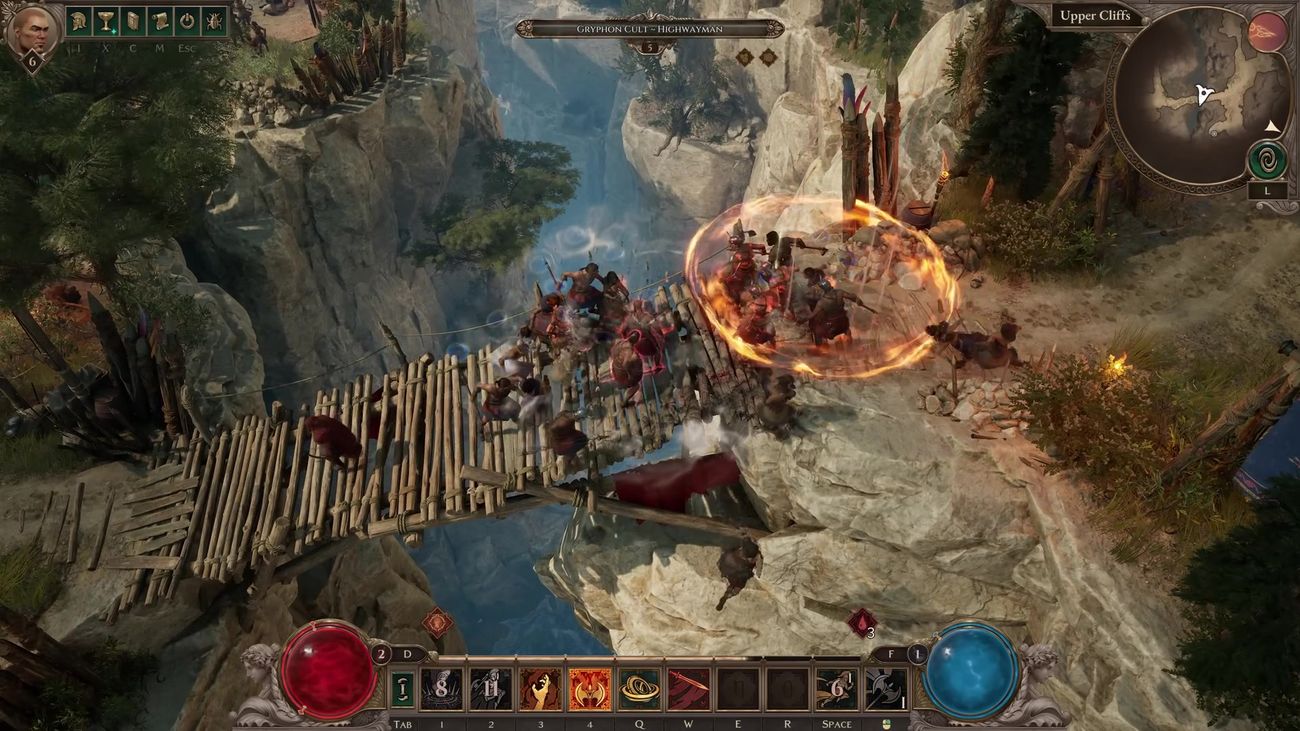Click the Upper Cliffs zone label
This screenshot has height=731, width=1300.
tap(1097, 15)
